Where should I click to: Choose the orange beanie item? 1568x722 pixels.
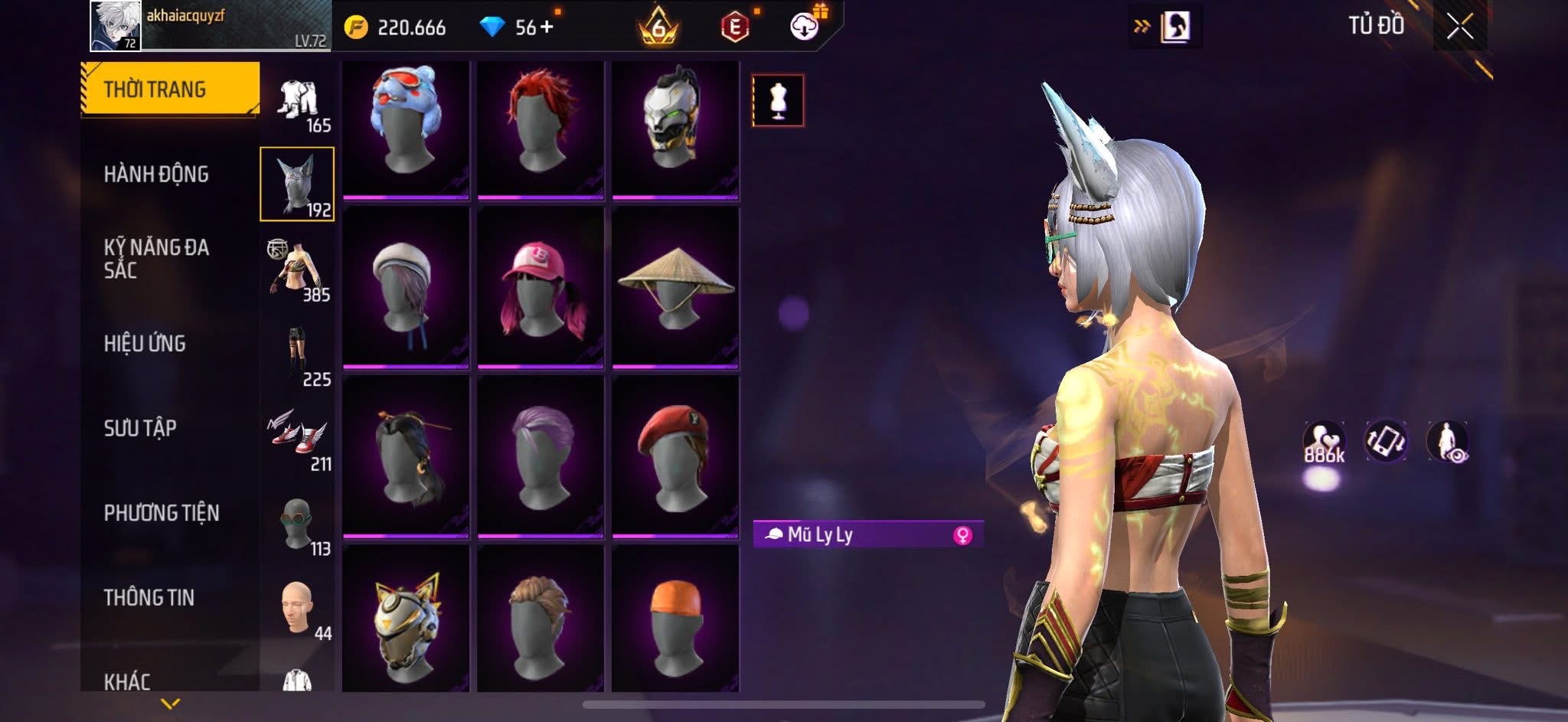[675, 620]
